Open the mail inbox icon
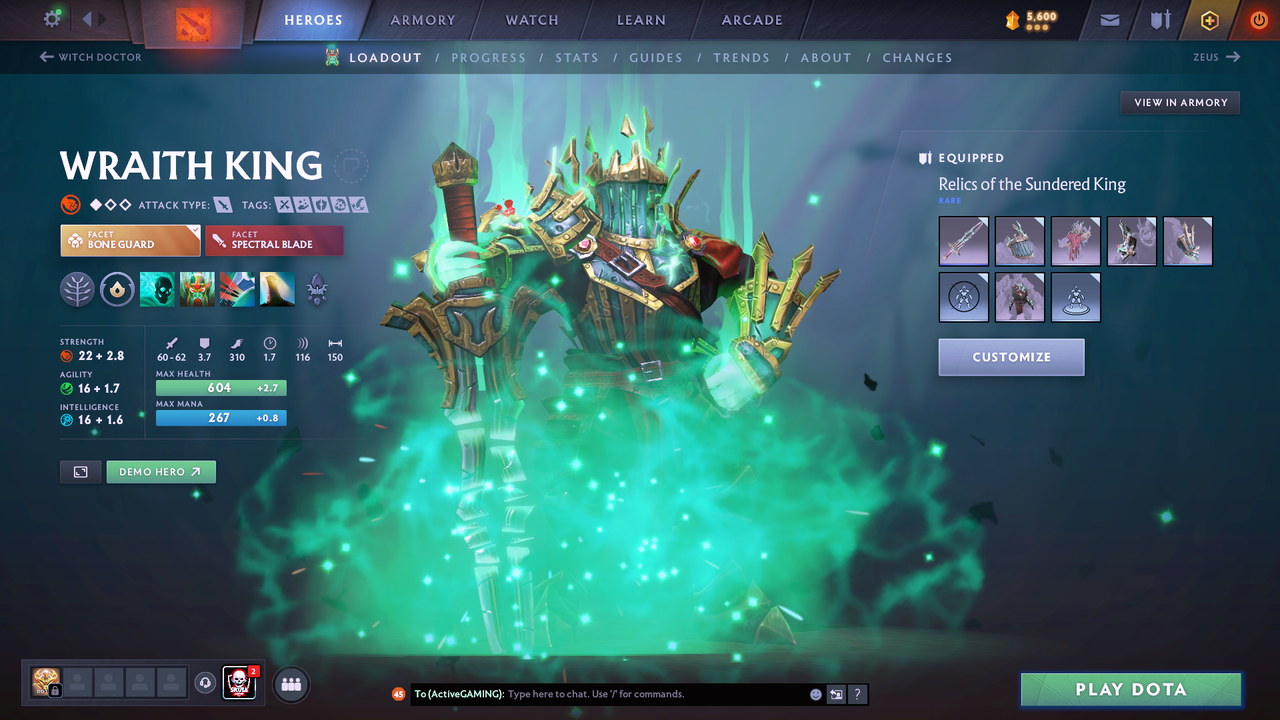1280x720 pixels. point(1108,20)
